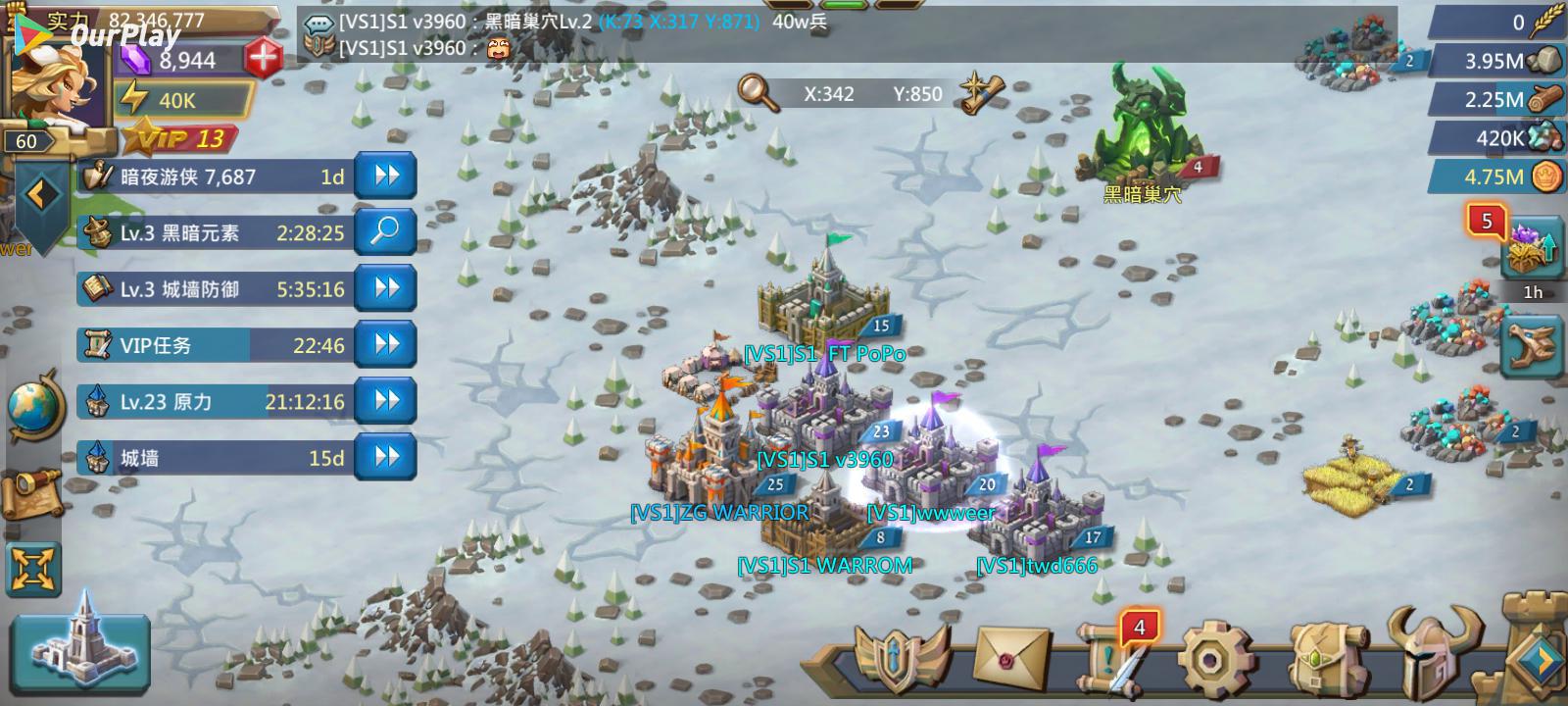This screenshot has width=1568, height=706.
Task: Speed up Lv.23 原力 construction
Action: [x=386, y=400]
